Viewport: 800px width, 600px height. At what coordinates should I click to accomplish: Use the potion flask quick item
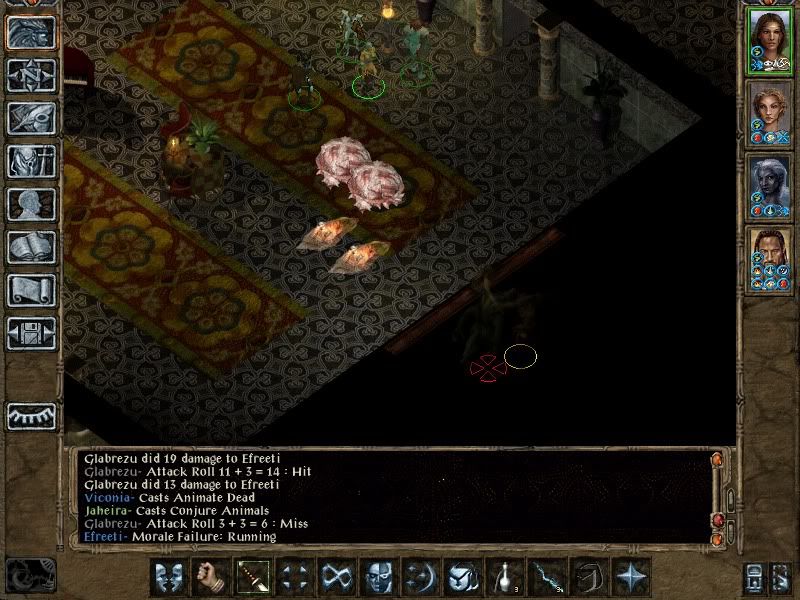[x=503, y=577]
